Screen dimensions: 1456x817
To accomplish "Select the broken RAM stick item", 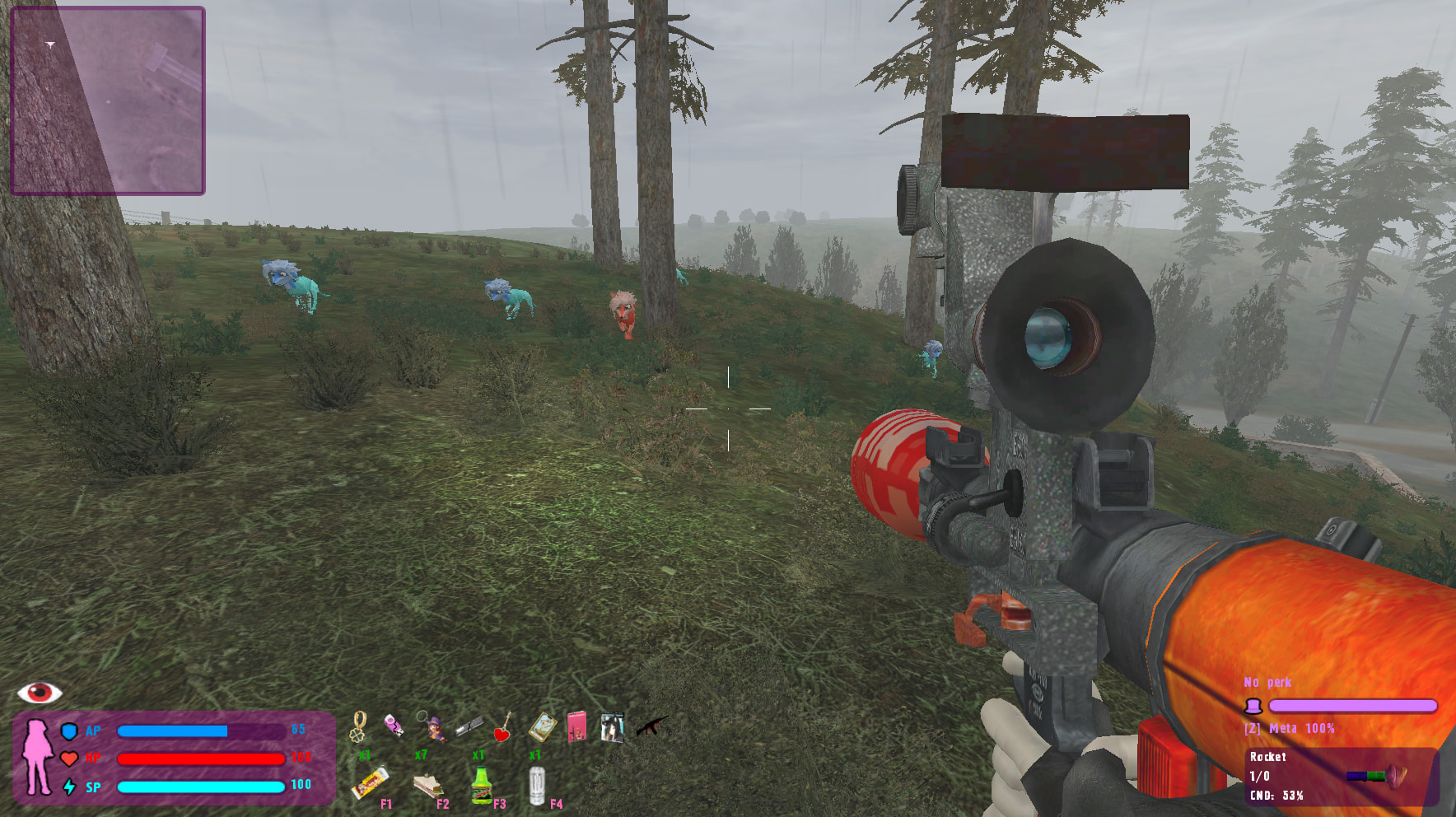I will pyautogui.click(x=469, y=726).
